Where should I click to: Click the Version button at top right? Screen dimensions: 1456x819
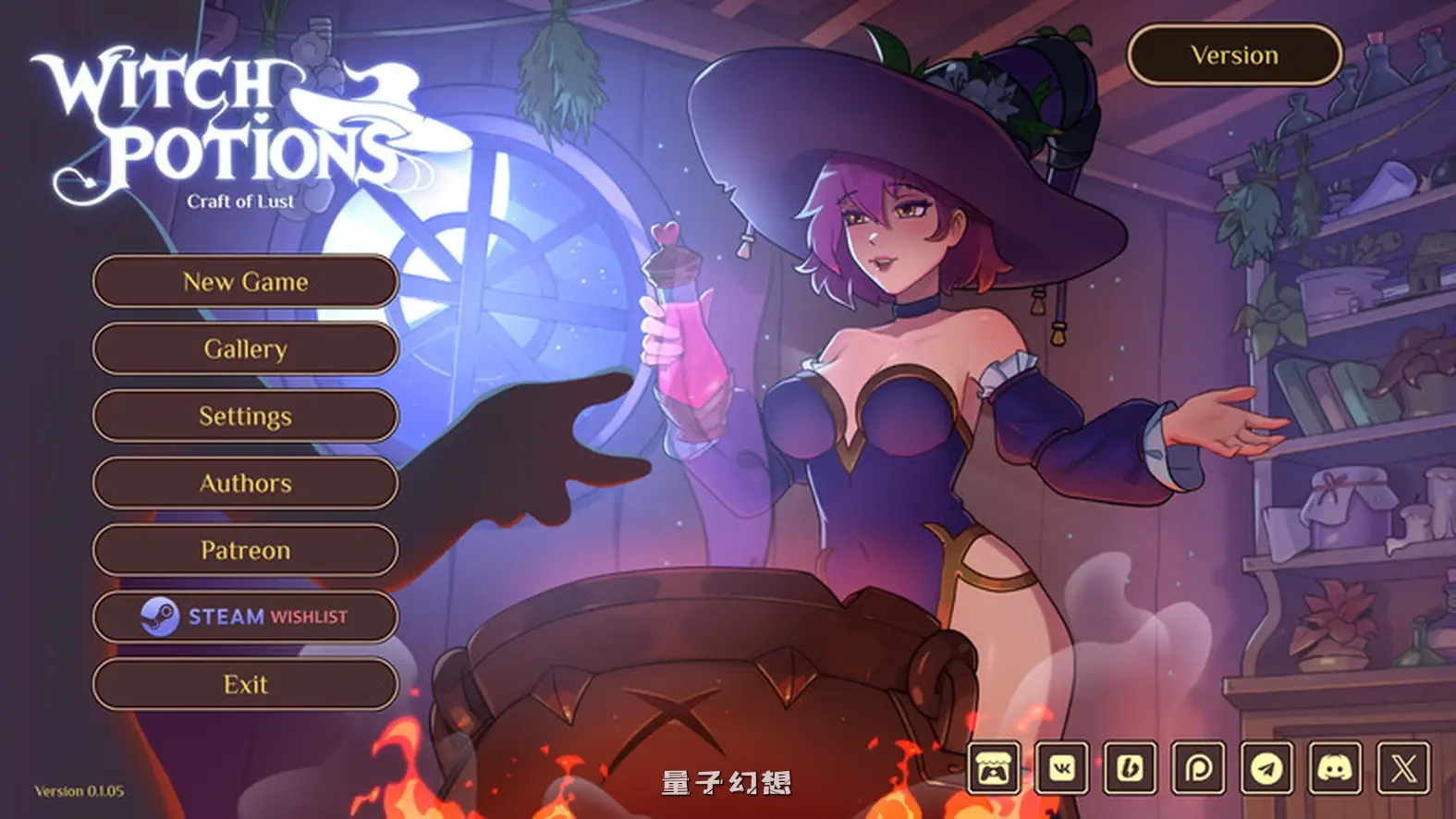(x=1233, y=55)
